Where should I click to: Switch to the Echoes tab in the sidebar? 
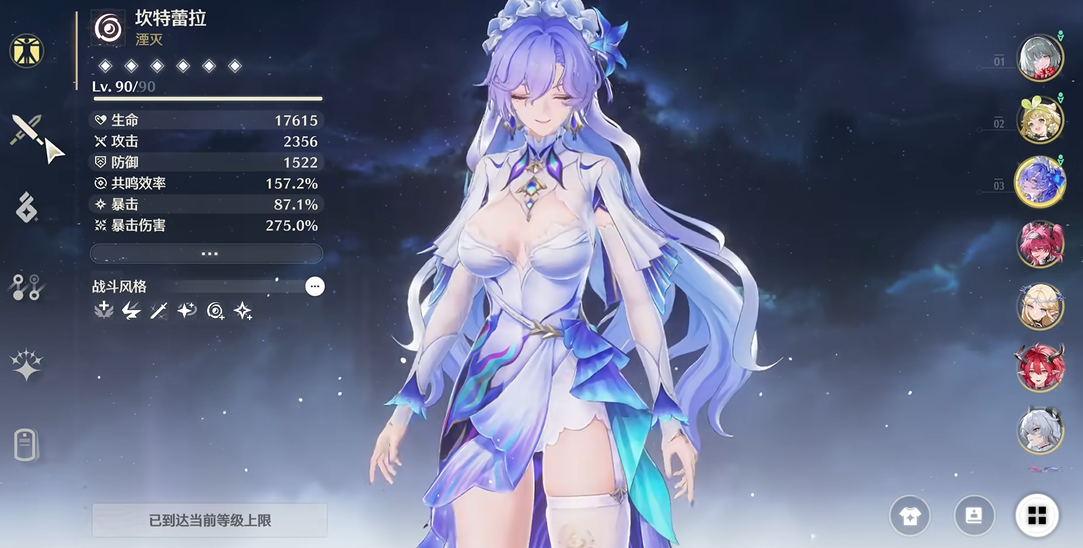[27, 209]
